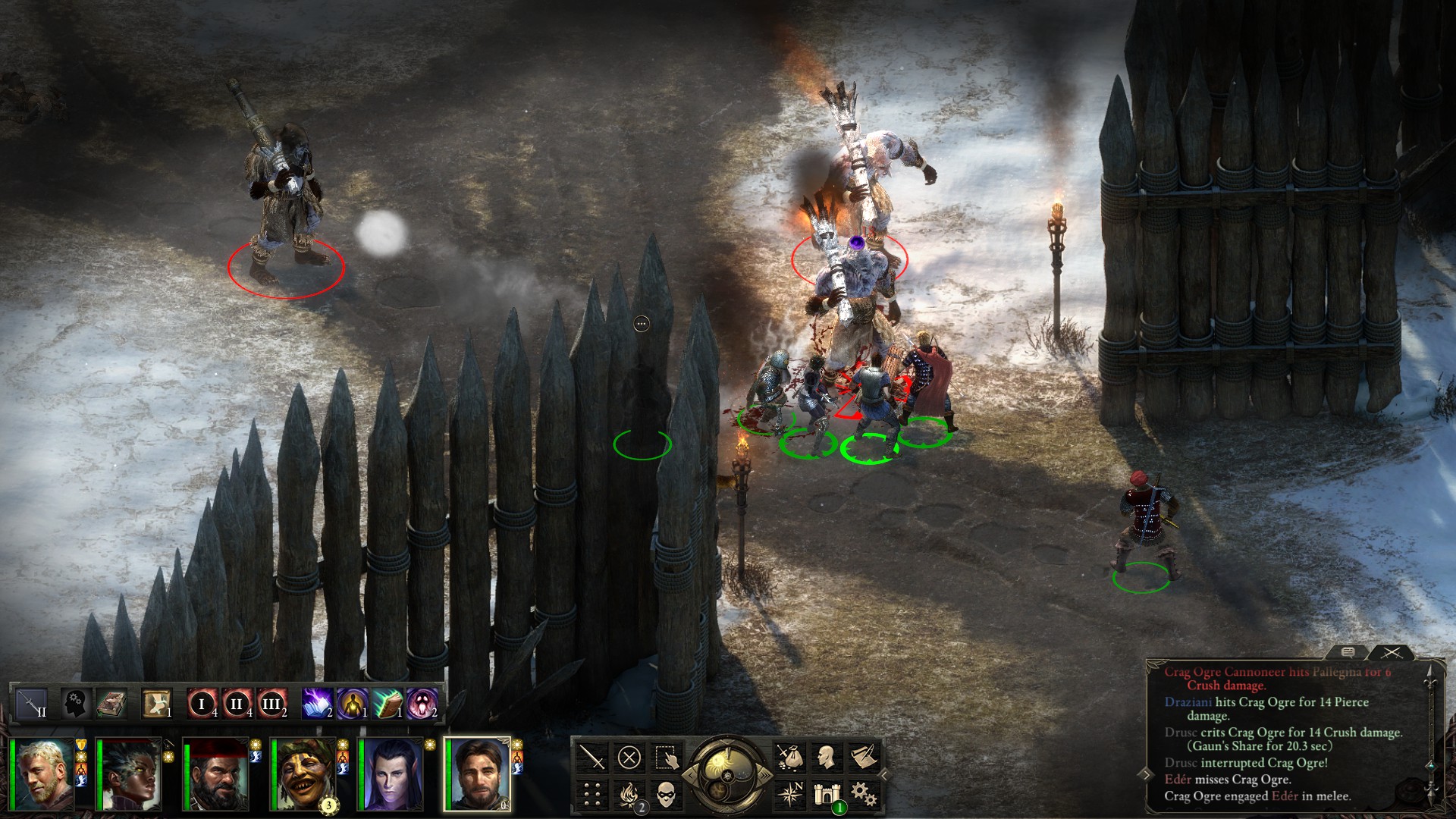The image size is (1456, 819).
Task: Open the area map compass icon
Action: (x=791, y=794)
